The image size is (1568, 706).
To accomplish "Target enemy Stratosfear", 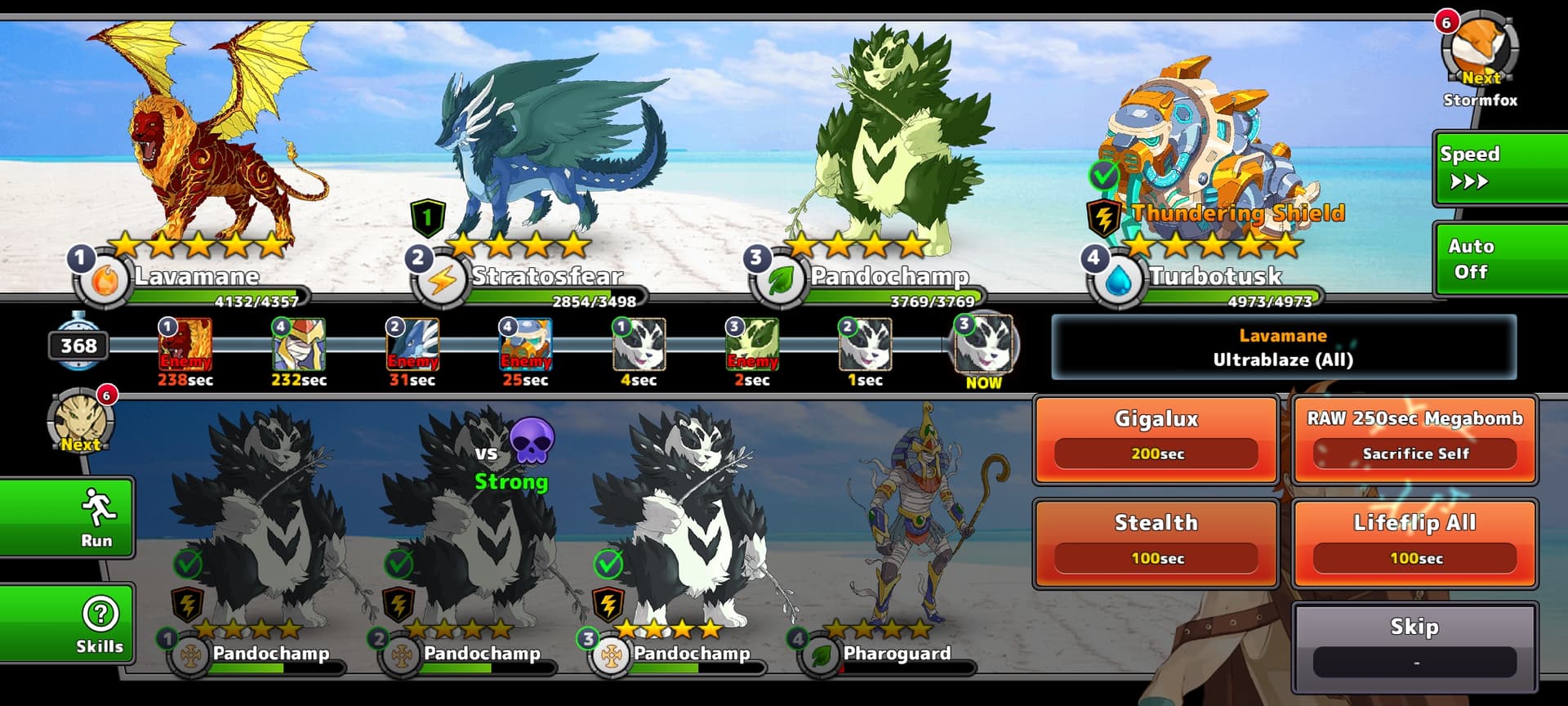I will [x=547, y=147].
